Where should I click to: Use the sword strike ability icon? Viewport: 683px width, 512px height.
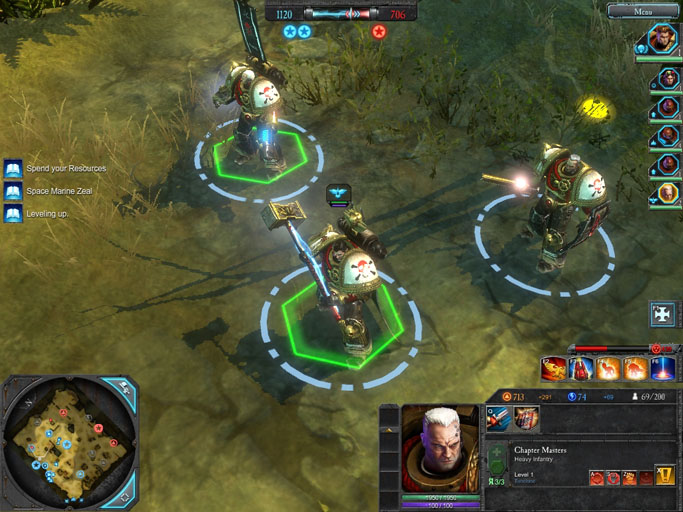[499, 420]
